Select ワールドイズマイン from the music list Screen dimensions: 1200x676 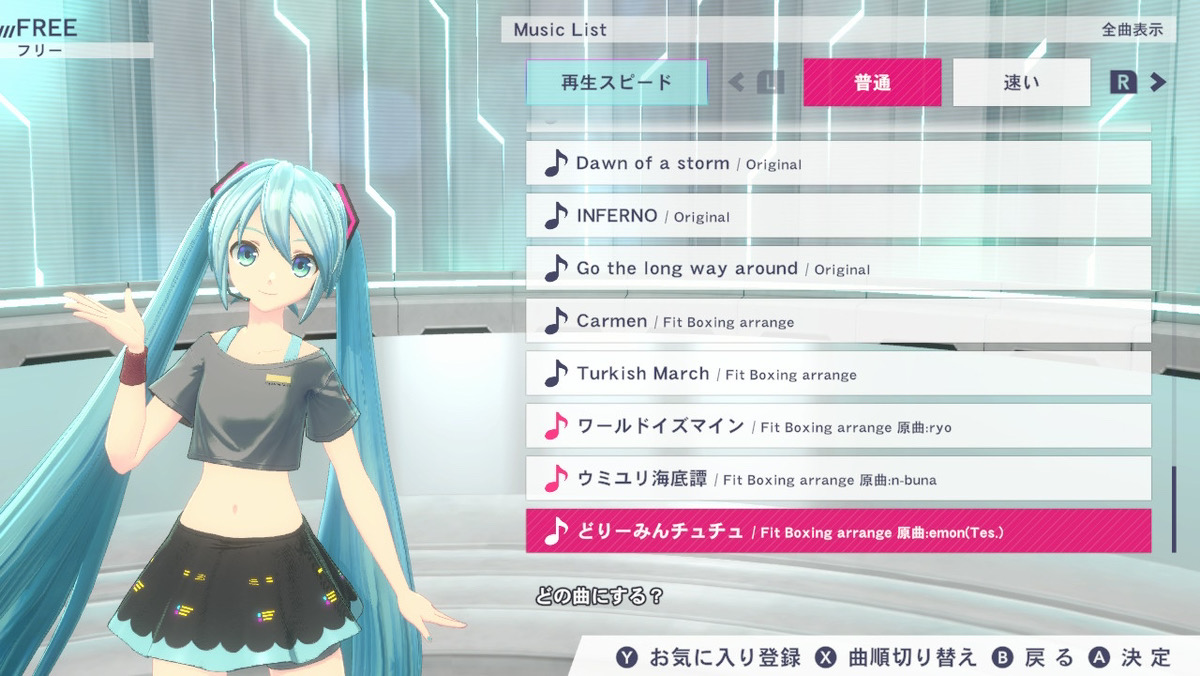[838, 426]
